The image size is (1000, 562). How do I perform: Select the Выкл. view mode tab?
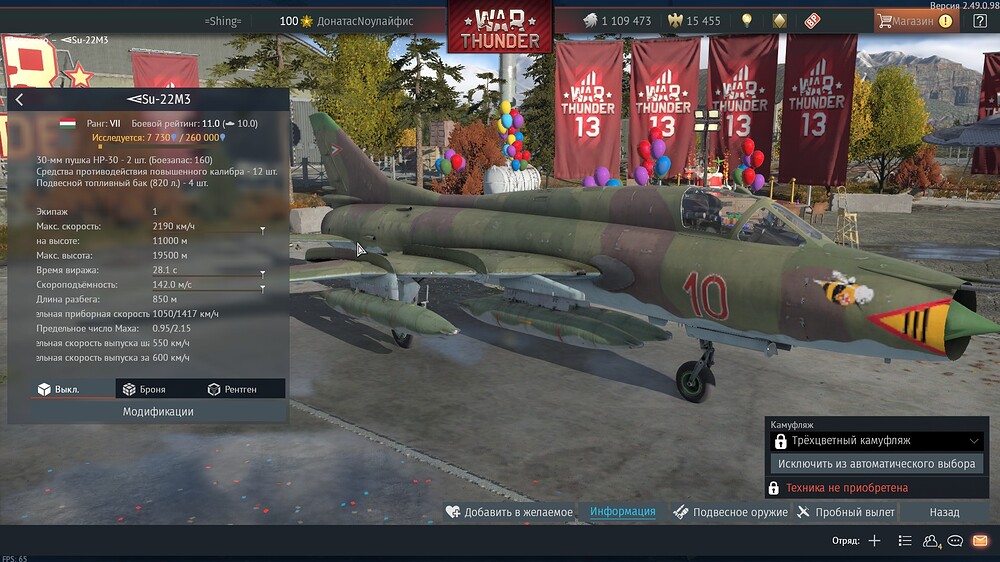(x=59, y=389)
